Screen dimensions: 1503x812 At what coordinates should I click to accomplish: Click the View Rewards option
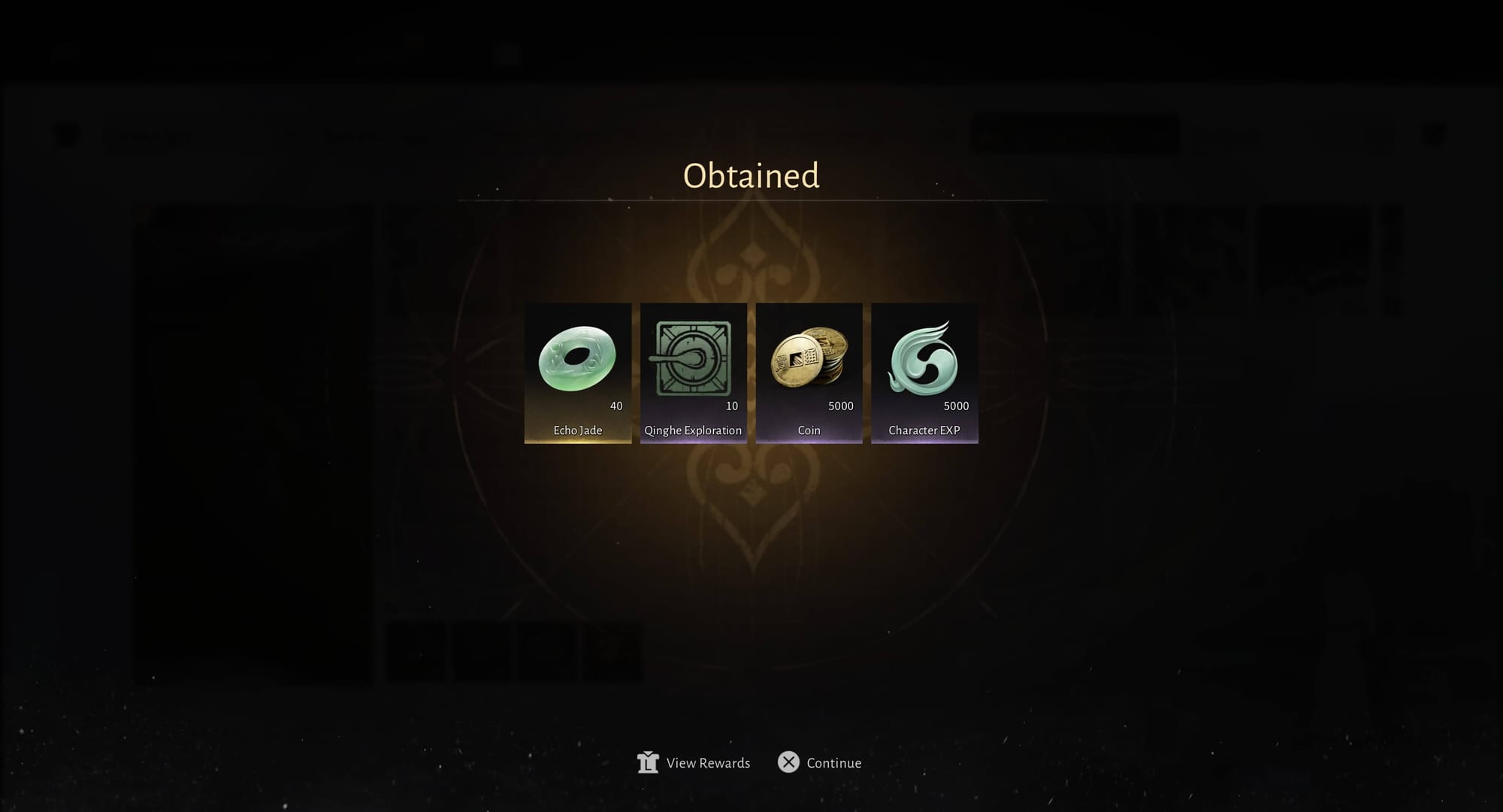click(x=694, y=762)
